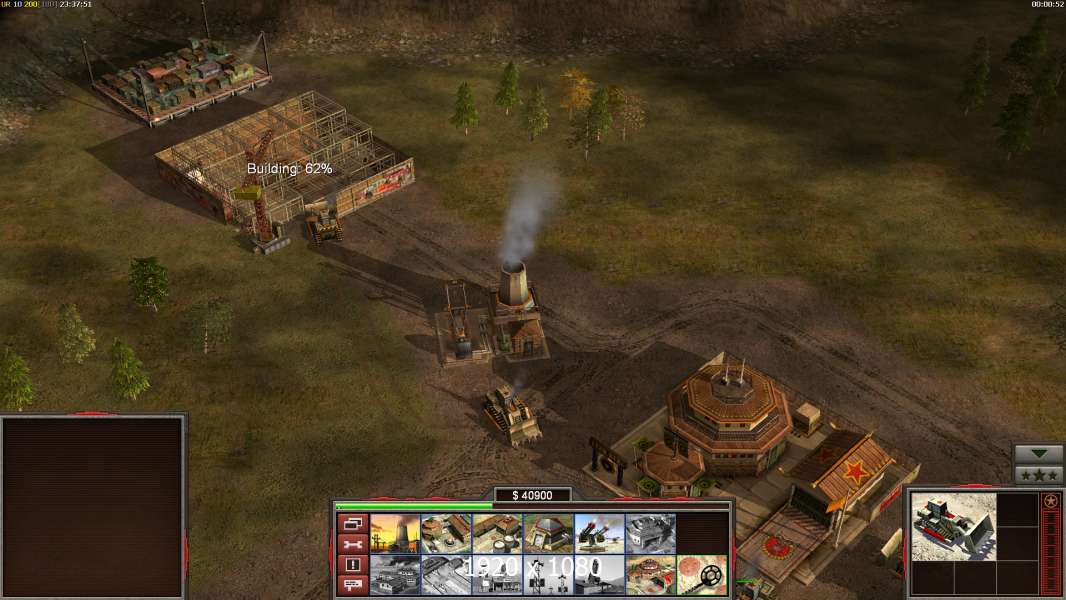This screenshot has height=600, width=1066.
Task: Open the three-star generals powers button
Action: pos(1039,475)
